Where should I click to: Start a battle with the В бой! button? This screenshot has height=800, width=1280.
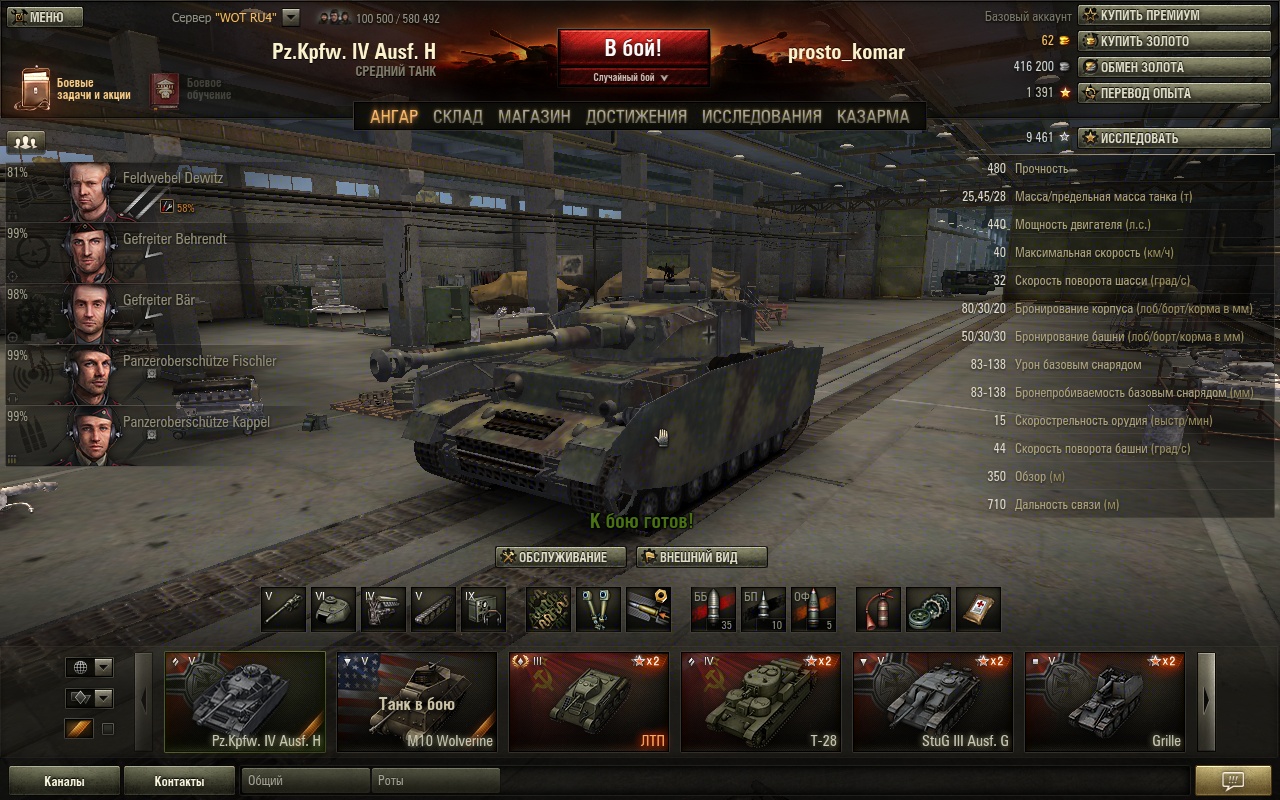pos(633,49)
